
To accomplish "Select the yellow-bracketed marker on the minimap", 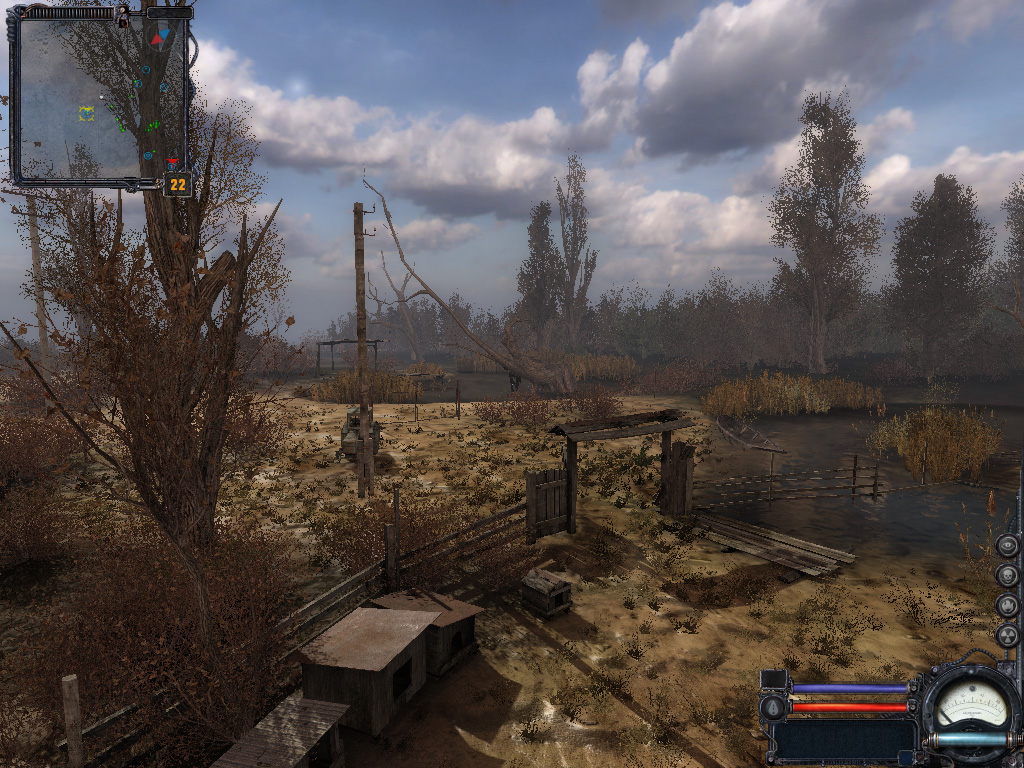I will [x=86, y=113].
